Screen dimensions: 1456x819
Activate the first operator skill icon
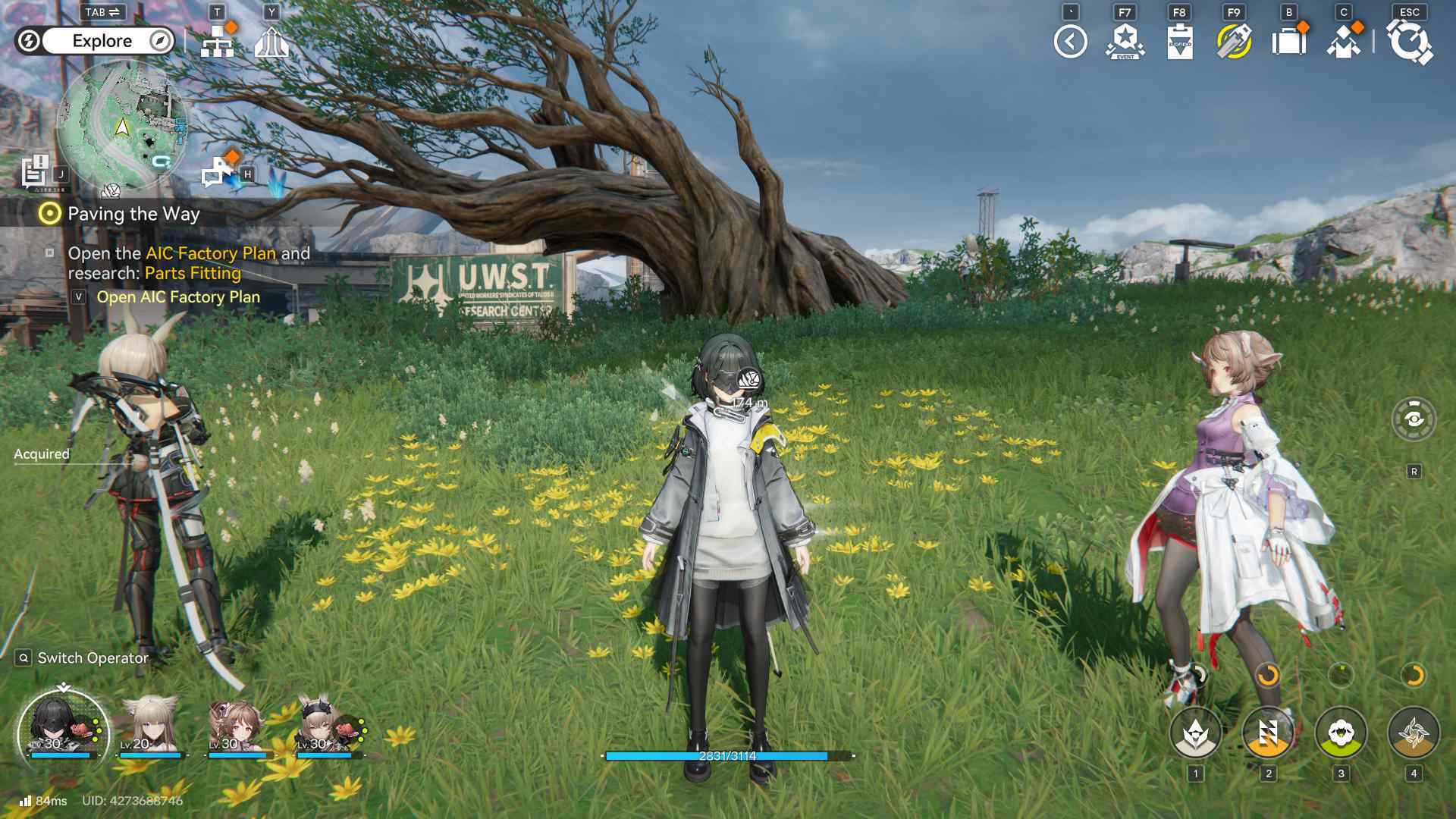pyautogui.click(x=1196, y=733)
